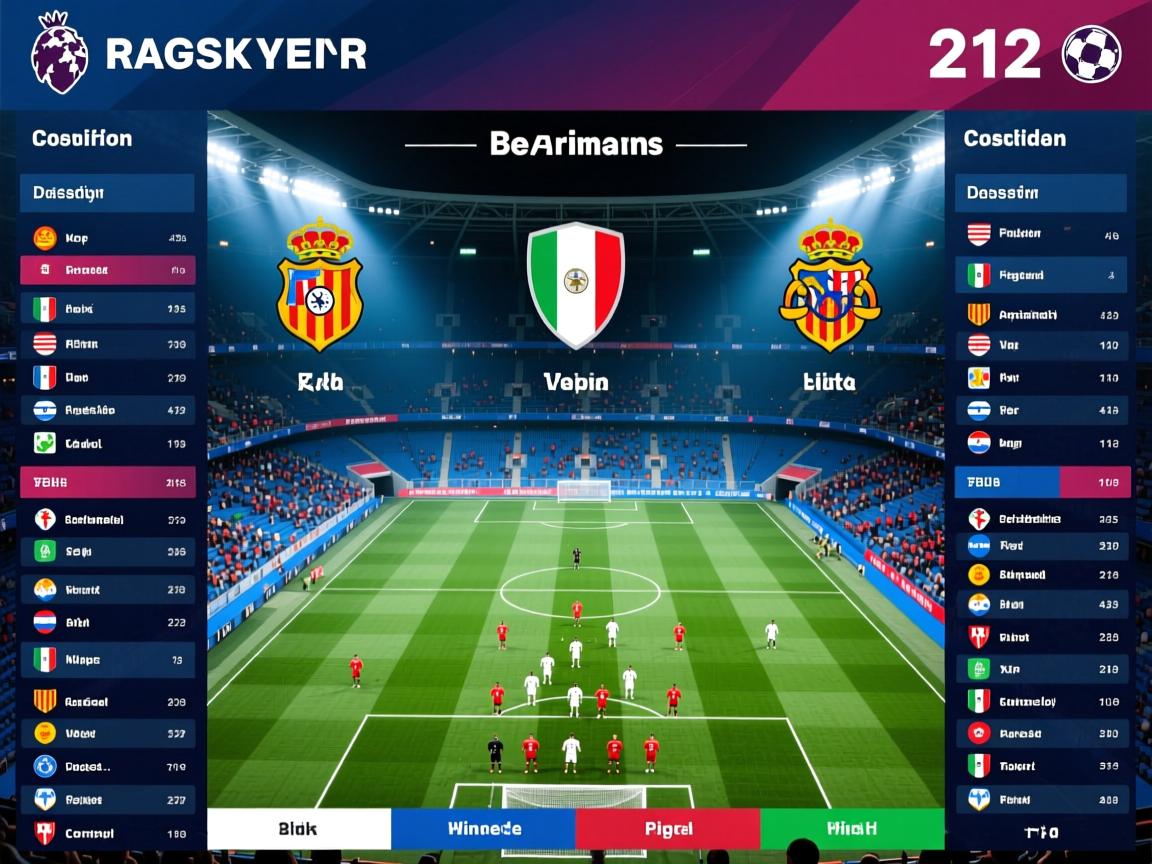
Task: Open the purple lion league logo
Action: (x=60, y=54)
